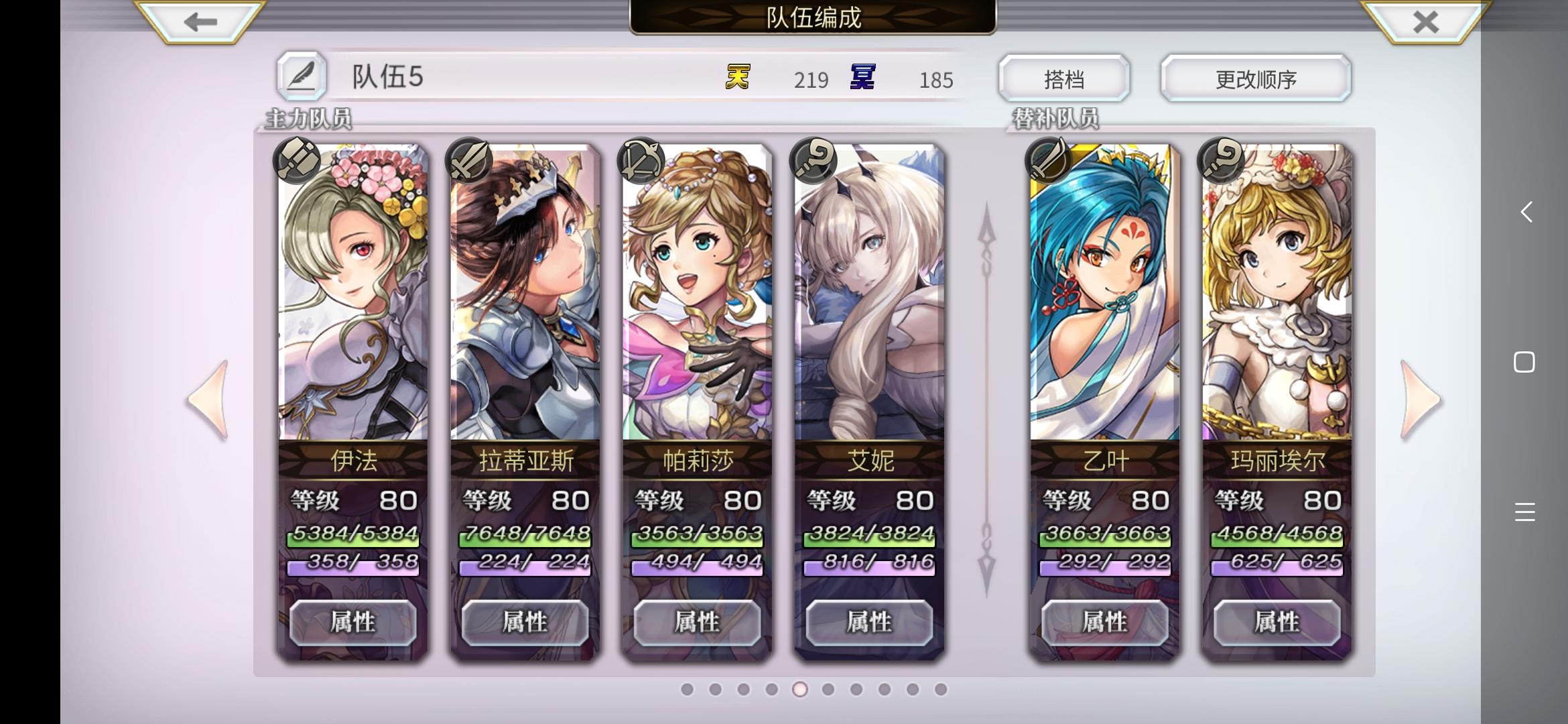This screenshot has width=1568, height=724.
Task: Click the staff icon on 艾妮's card
Action: point(813,159)
